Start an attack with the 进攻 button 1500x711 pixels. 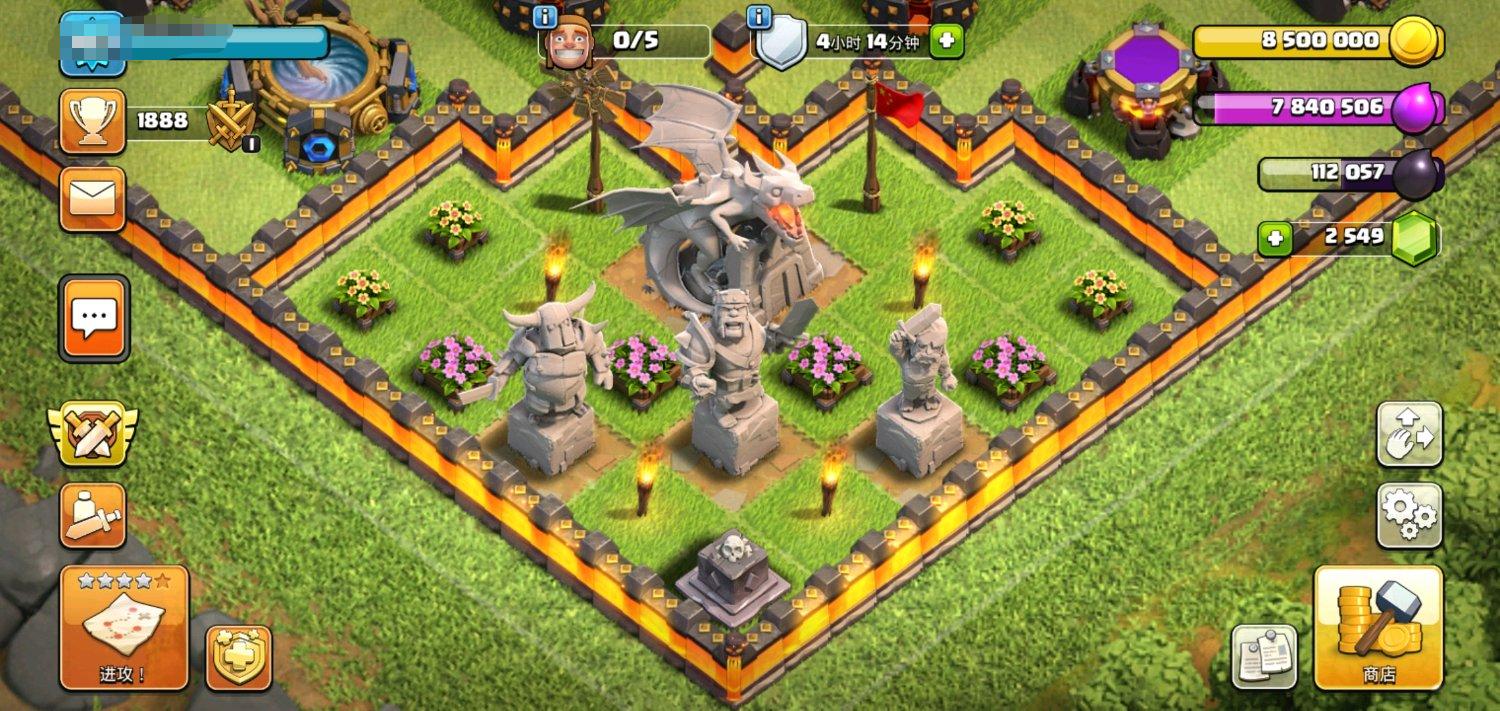coord(124,627)
